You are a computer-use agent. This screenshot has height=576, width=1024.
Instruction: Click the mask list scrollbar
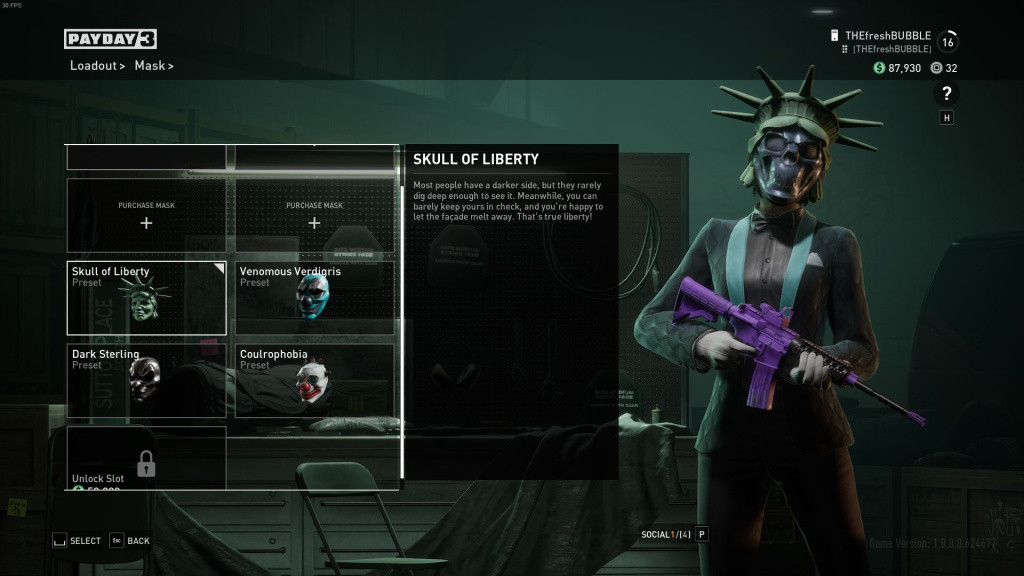[402, 330]
